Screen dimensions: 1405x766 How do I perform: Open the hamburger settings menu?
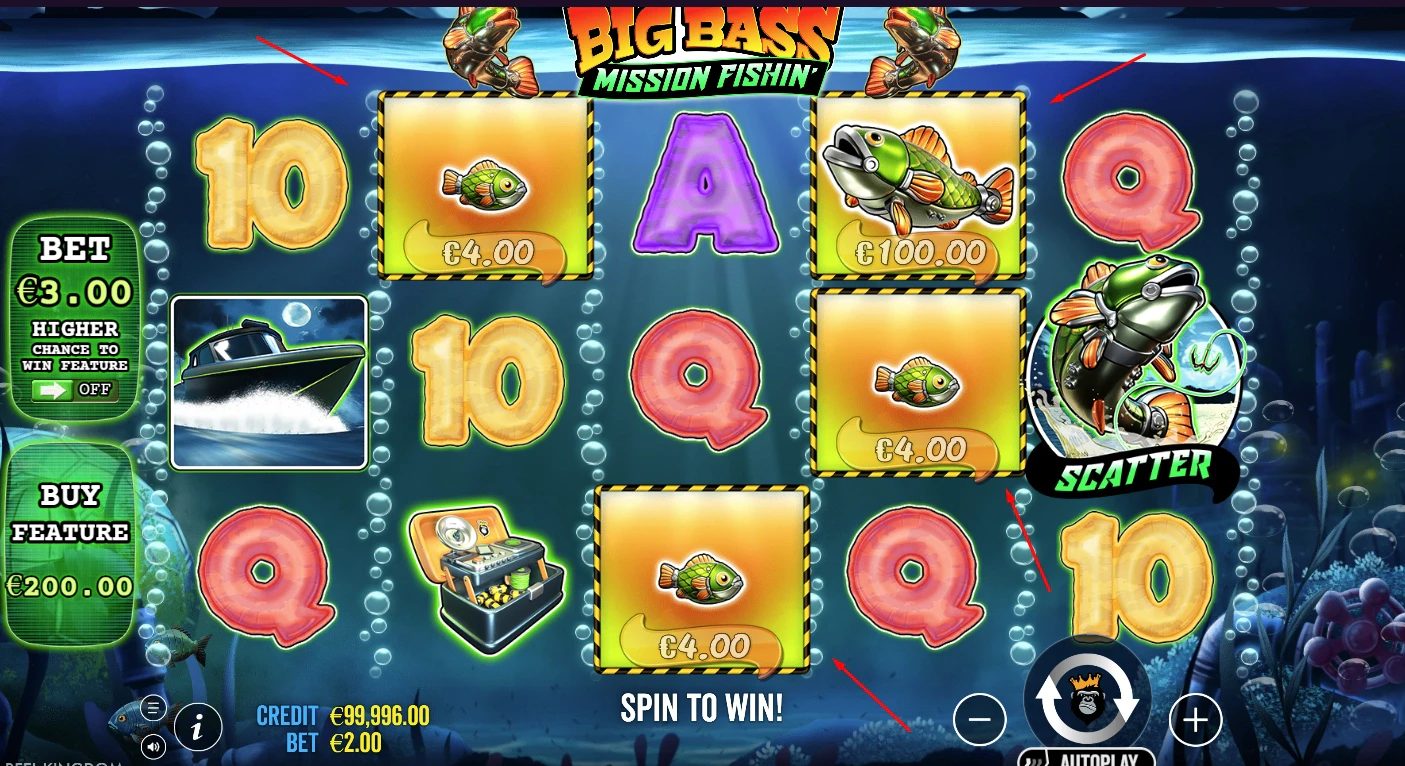tap(153, 709)
